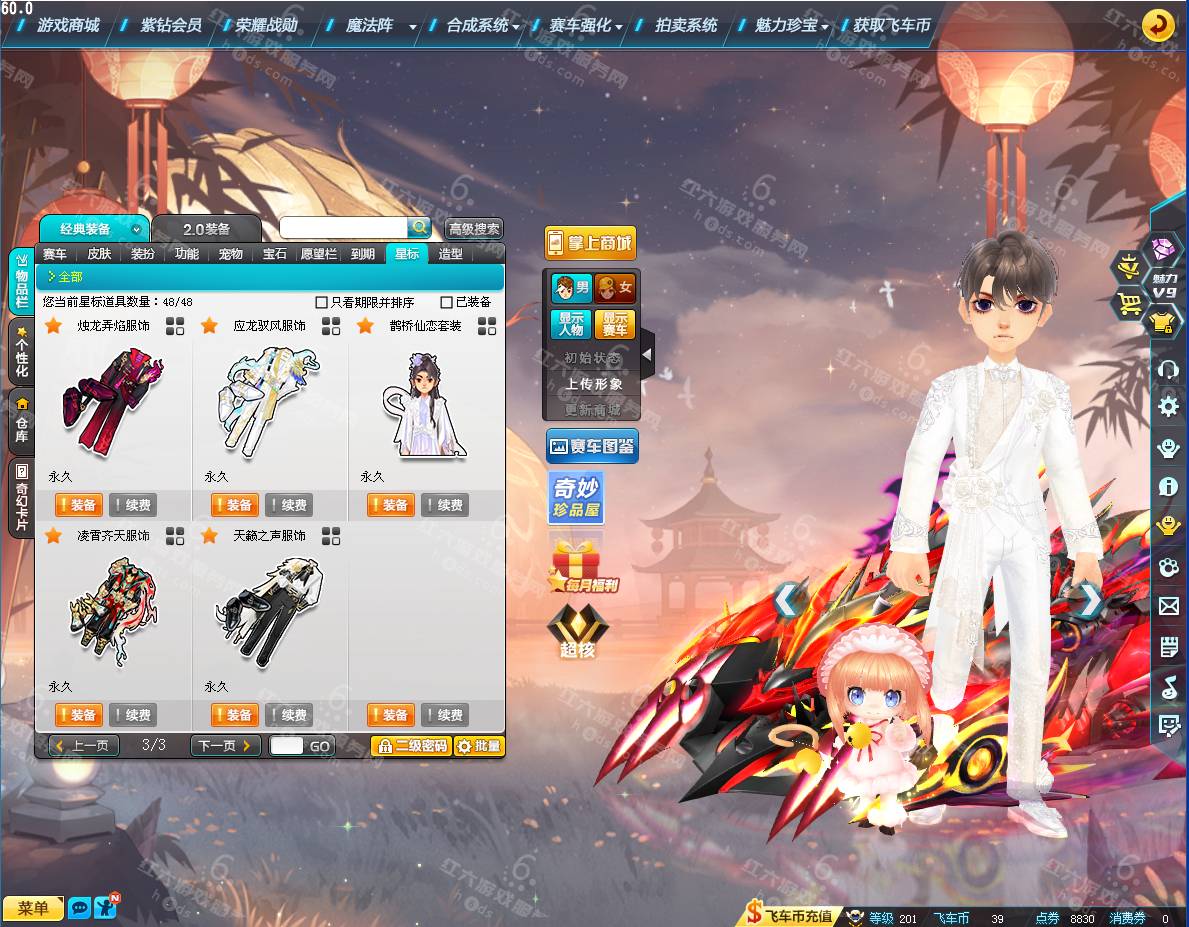Select the 烛龙弄焰服饰 outfit item

113,402
